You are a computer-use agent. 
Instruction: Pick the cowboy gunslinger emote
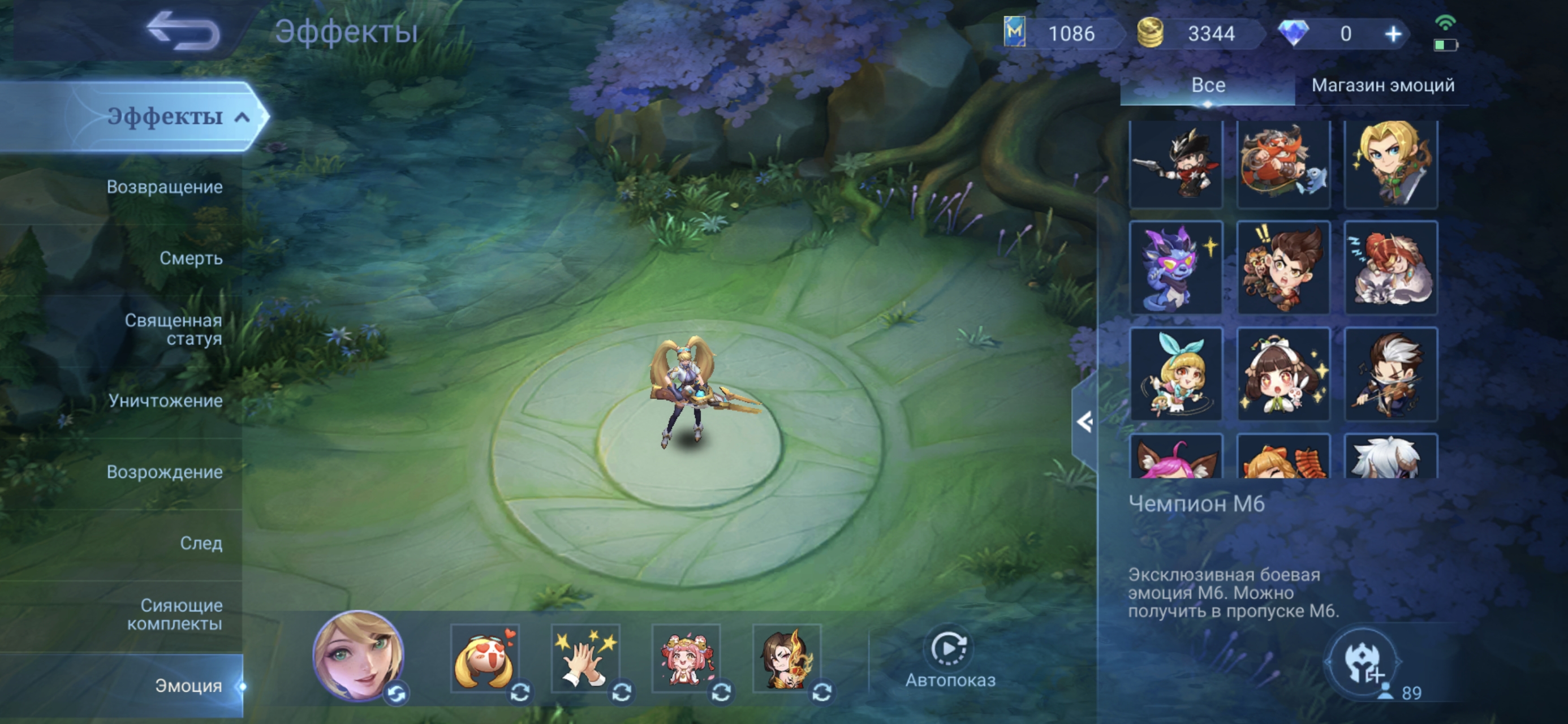pos(1175,165)
